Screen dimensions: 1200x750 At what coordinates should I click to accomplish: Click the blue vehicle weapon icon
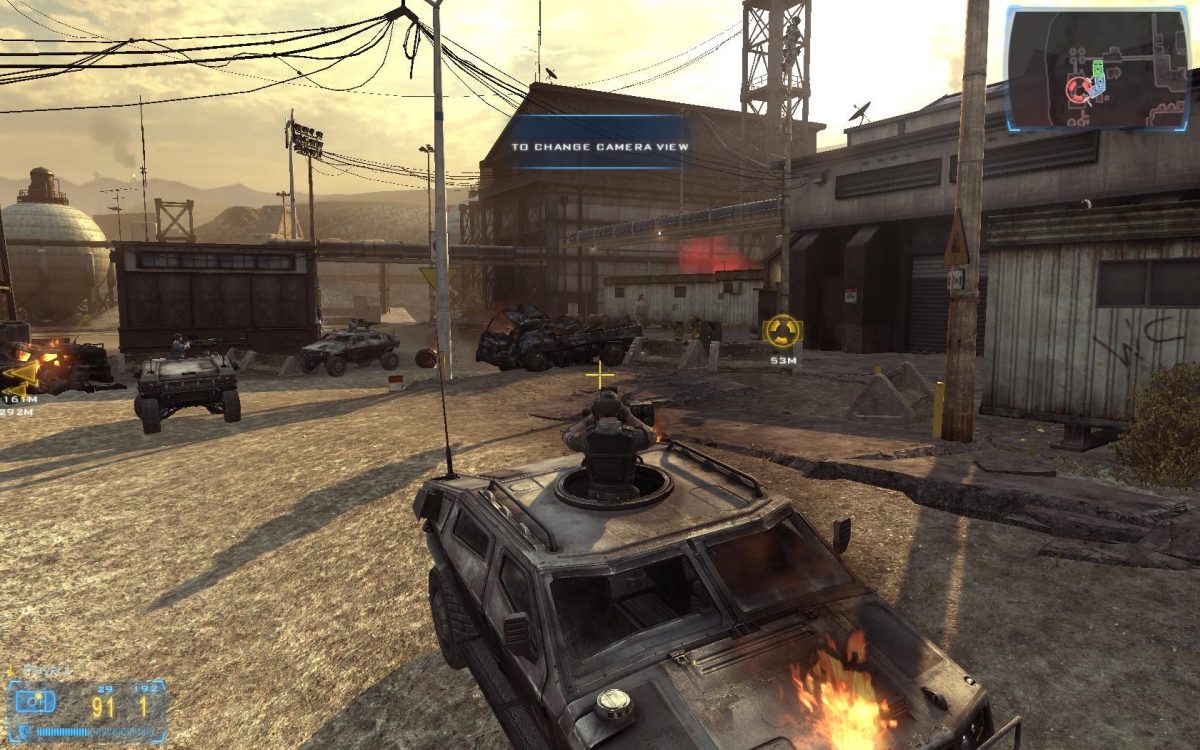pyautogui.click(x=35, y=701)
